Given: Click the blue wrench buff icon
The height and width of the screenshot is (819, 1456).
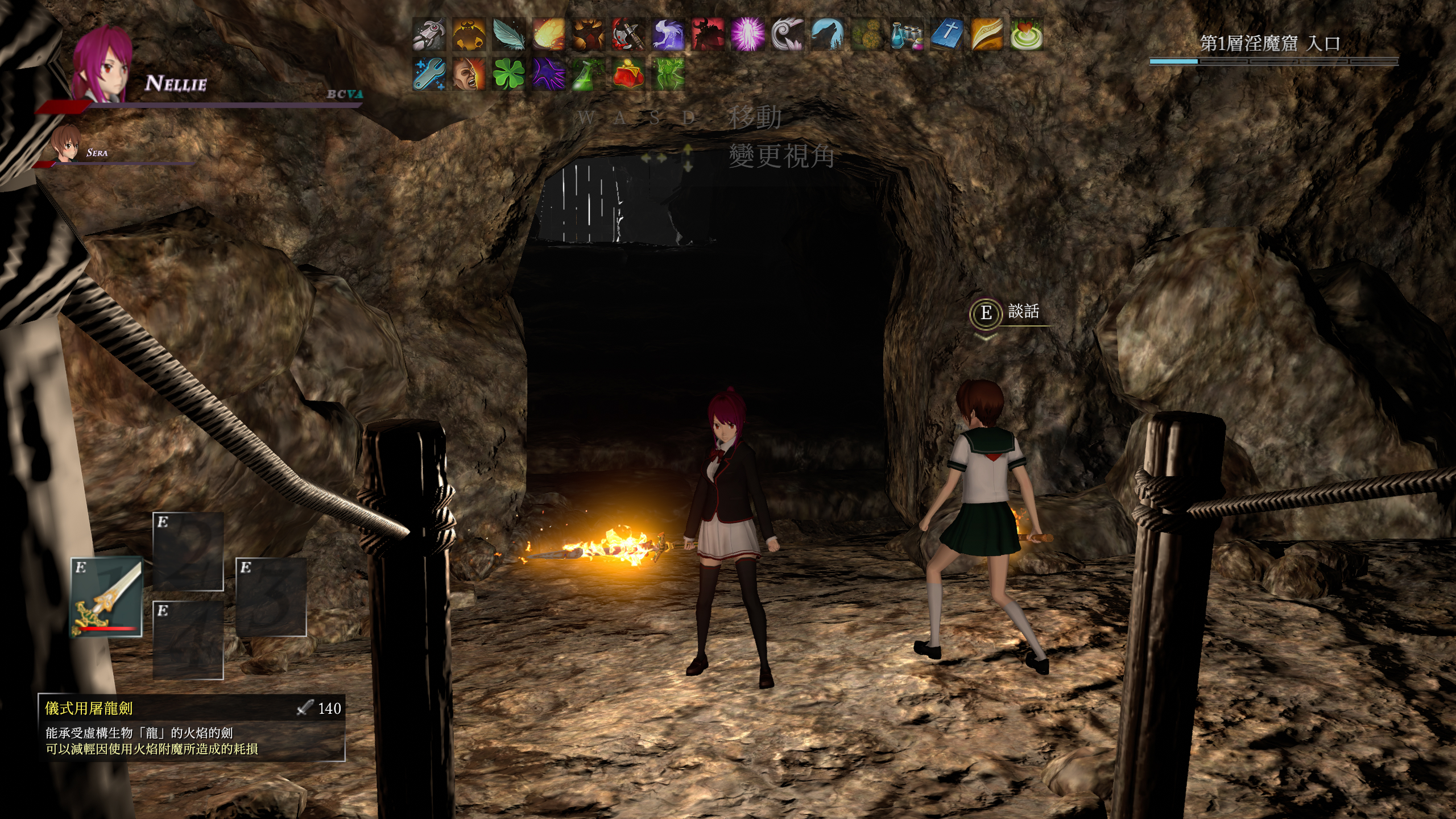Looking at the screenshot, I should click(x=429, y=74).
